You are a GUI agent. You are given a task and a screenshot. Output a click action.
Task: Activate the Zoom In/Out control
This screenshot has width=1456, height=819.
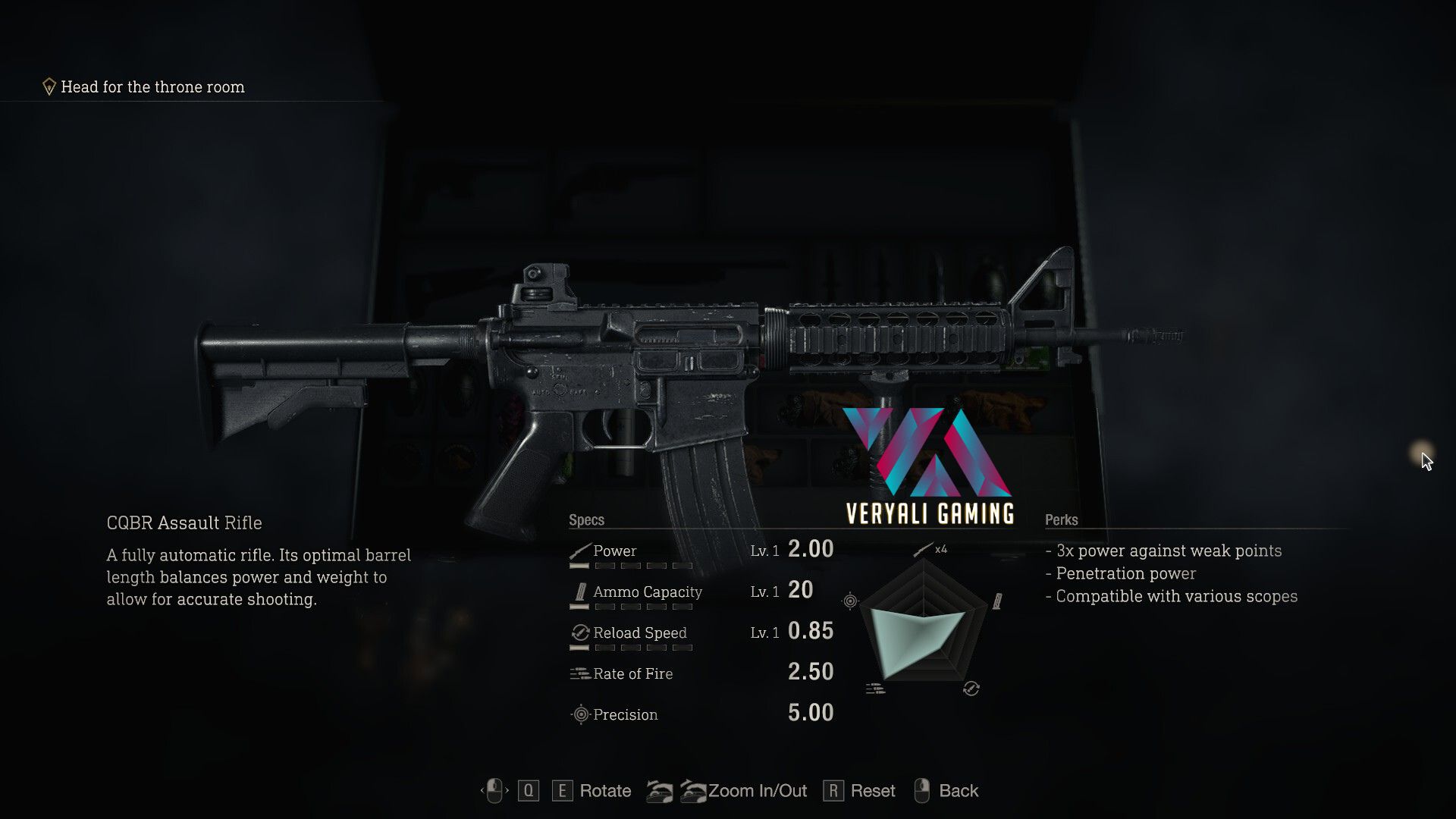[x=757, y=791]
